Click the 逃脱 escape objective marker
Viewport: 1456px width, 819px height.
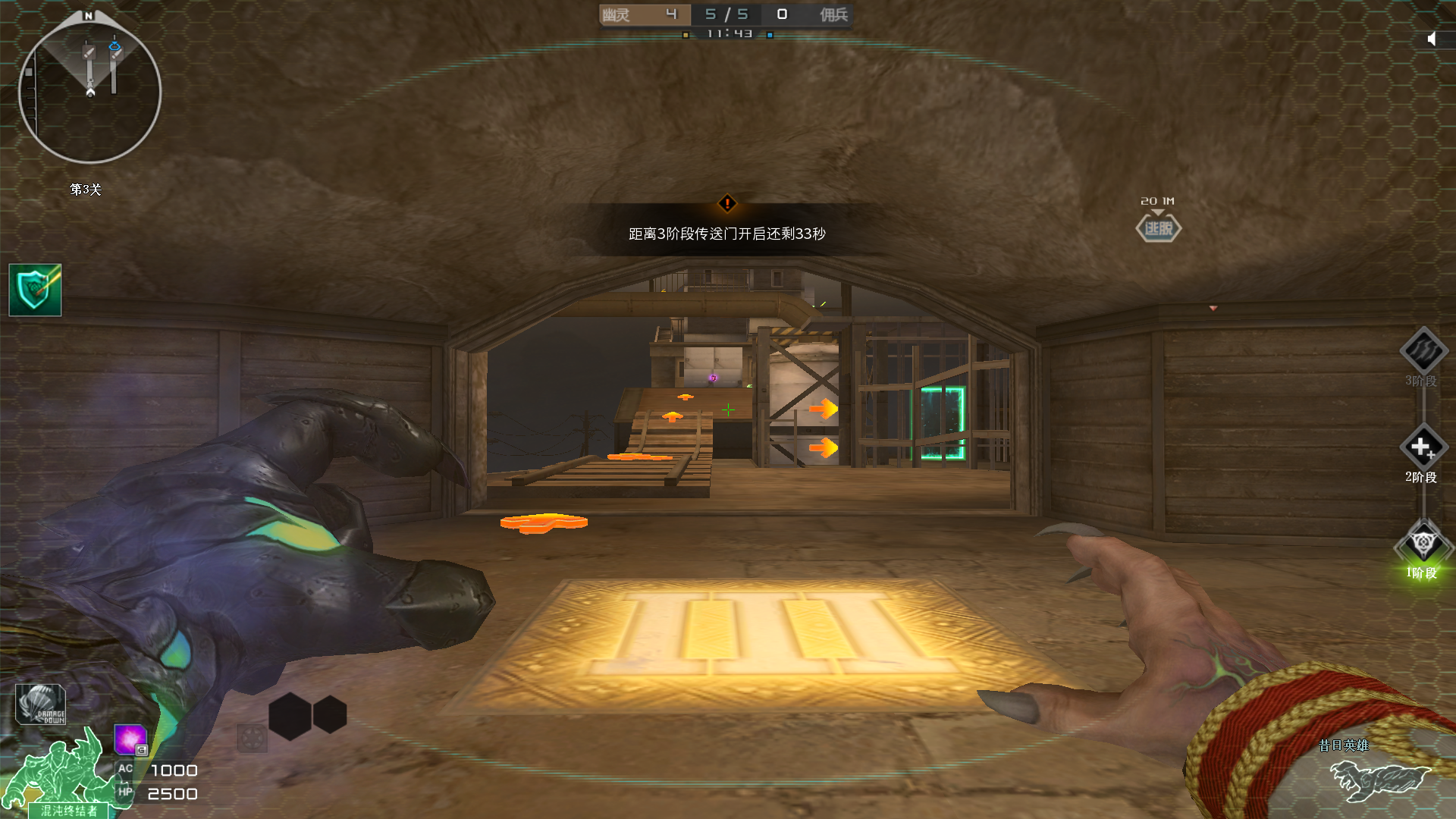(x=1158, y=228)
